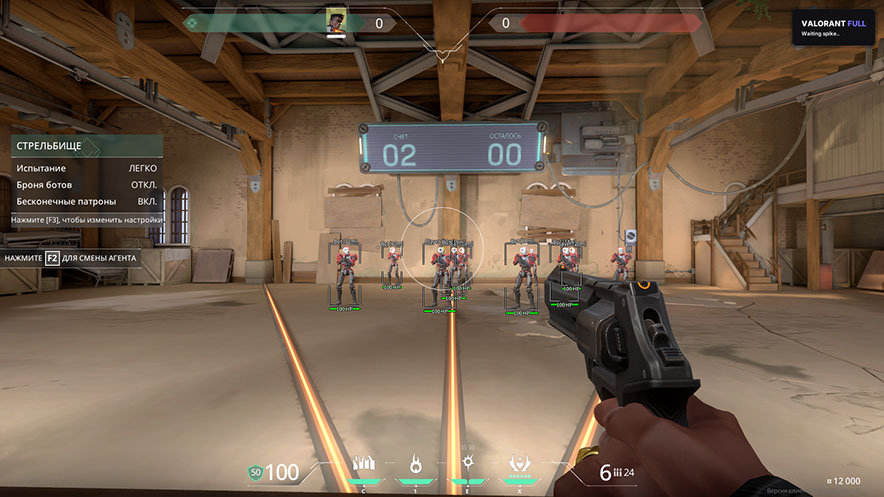884x497 pixels.
Task: Trigger the ultimate ability icon with charge dots
Action: tap(519, 464)
